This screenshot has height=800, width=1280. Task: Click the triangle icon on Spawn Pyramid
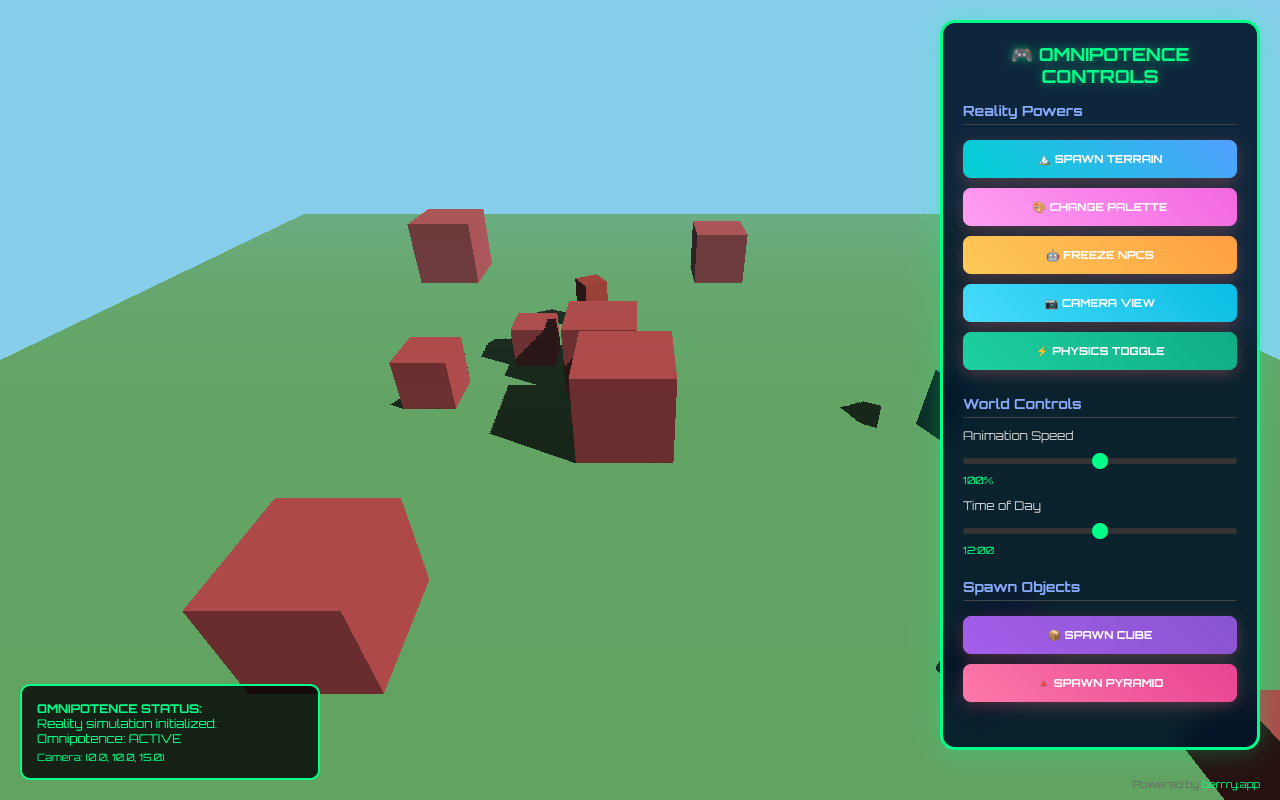click(1043, 683)
